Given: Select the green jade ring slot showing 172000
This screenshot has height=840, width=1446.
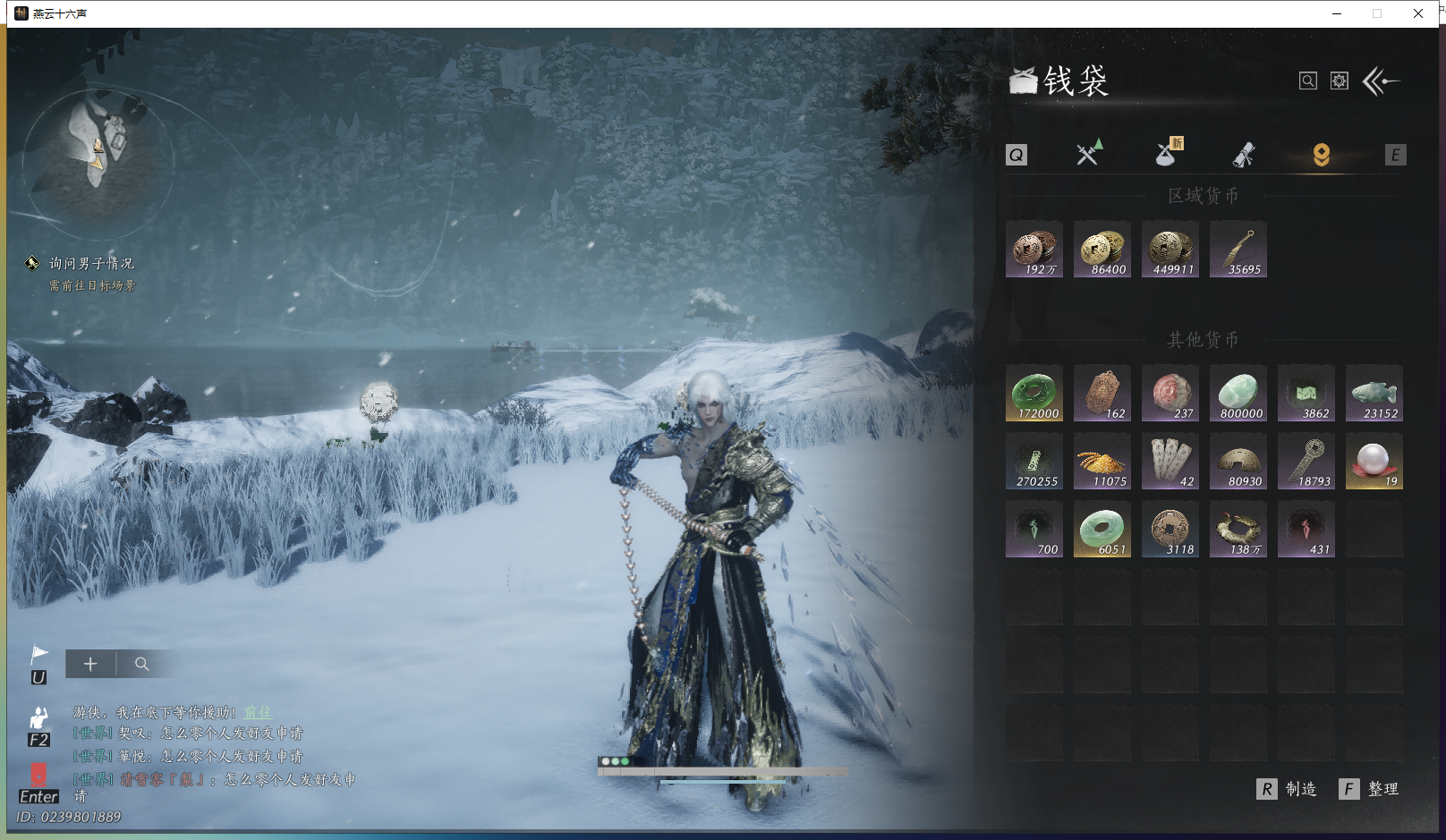Looking at the screenshot, I should click(1034, 393).
